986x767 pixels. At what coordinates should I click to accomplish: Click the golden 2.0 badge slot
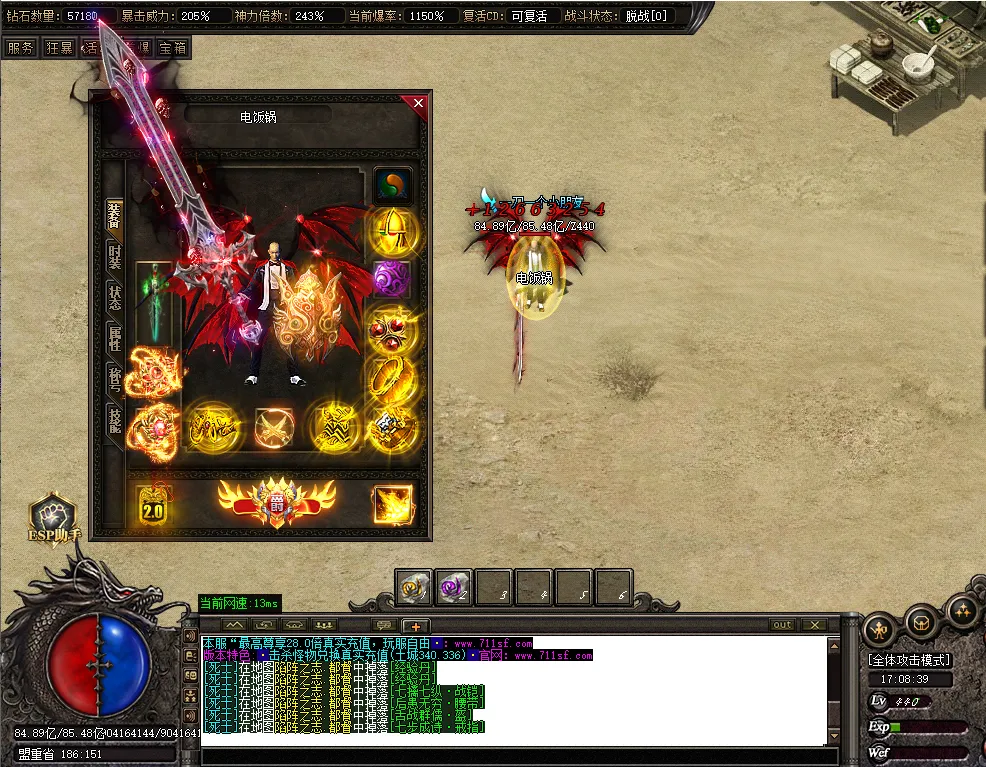tap(152, 507)
